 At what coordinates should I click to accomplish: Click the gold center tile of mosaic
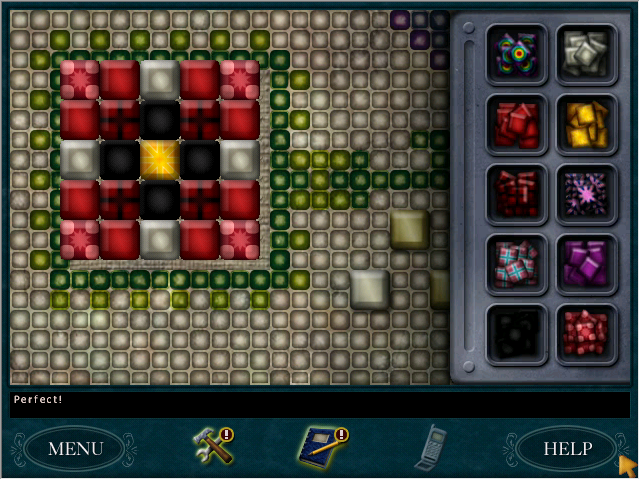point(160,159)
